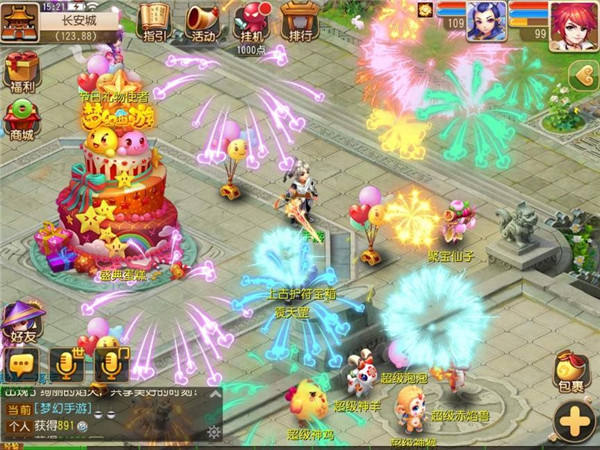The image size is (600, 450).
Task: Show the 排行 ranking board
Action: (298, 22)
